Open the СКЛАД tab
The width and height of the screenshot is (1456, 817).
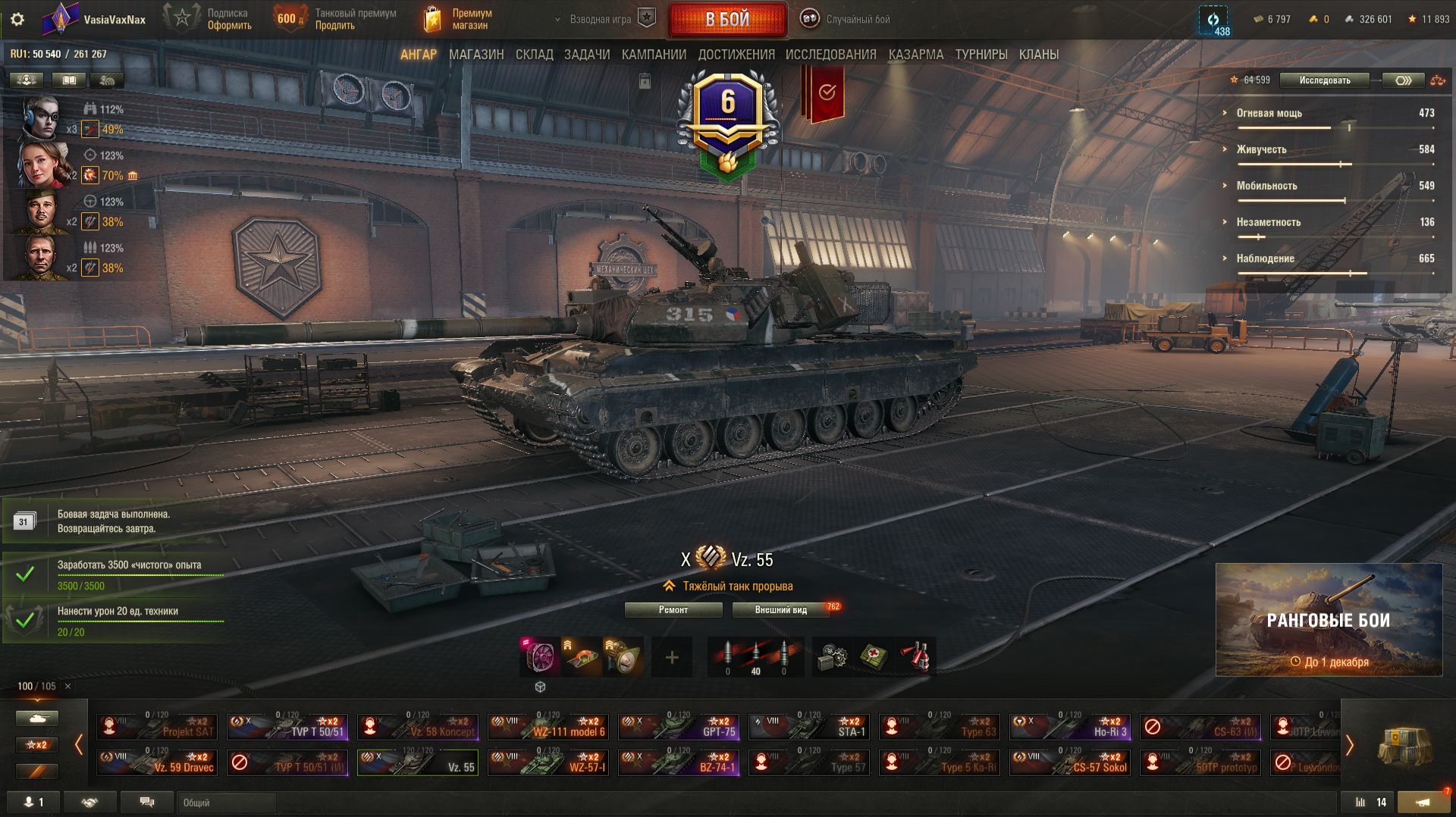coord(534,55)
